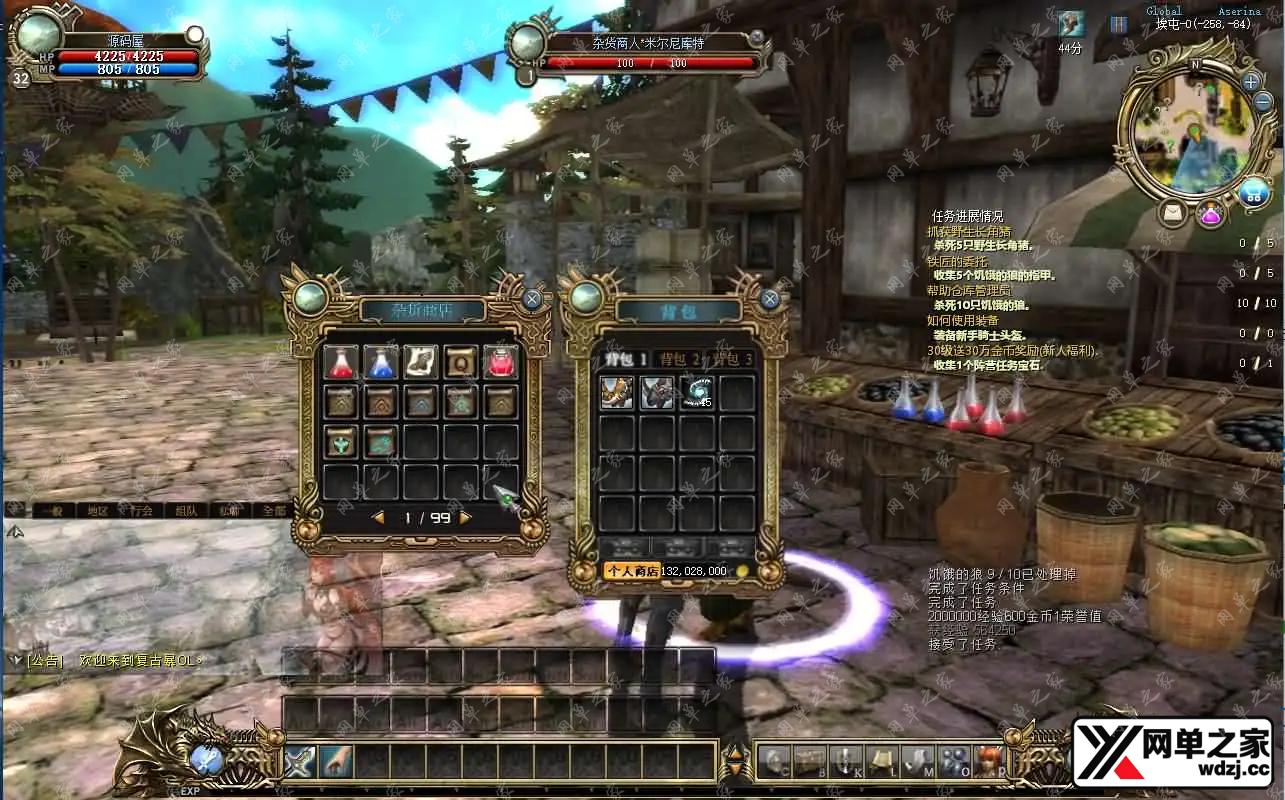Go to the previous shop page
Image resolution: width=1285 pixels, height=800 pixels.
(x=378, y=518)
